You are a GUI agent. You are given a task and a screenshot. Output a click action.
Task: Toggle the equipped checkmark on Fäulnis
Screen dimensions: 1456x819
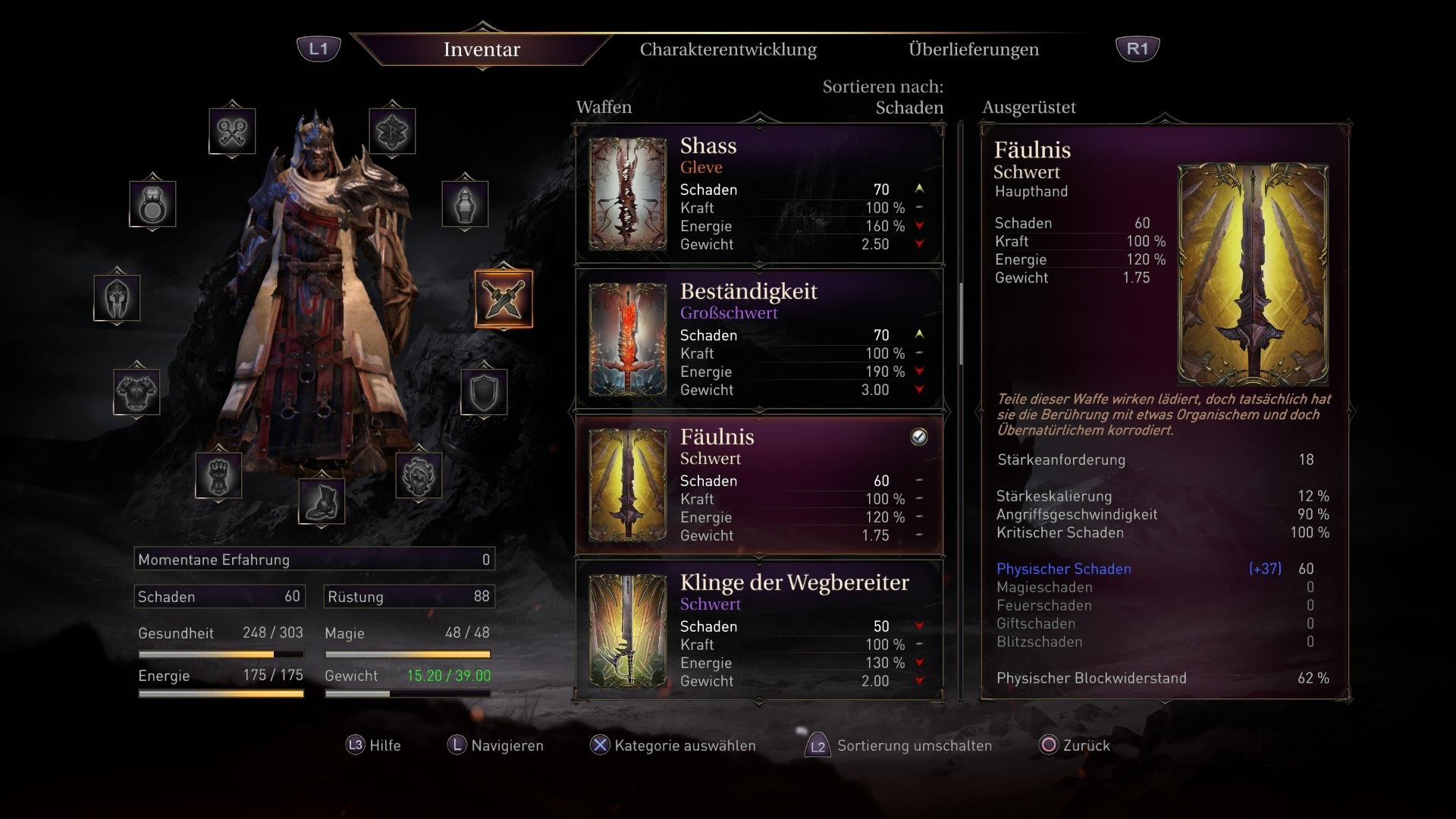coord(919,437)
